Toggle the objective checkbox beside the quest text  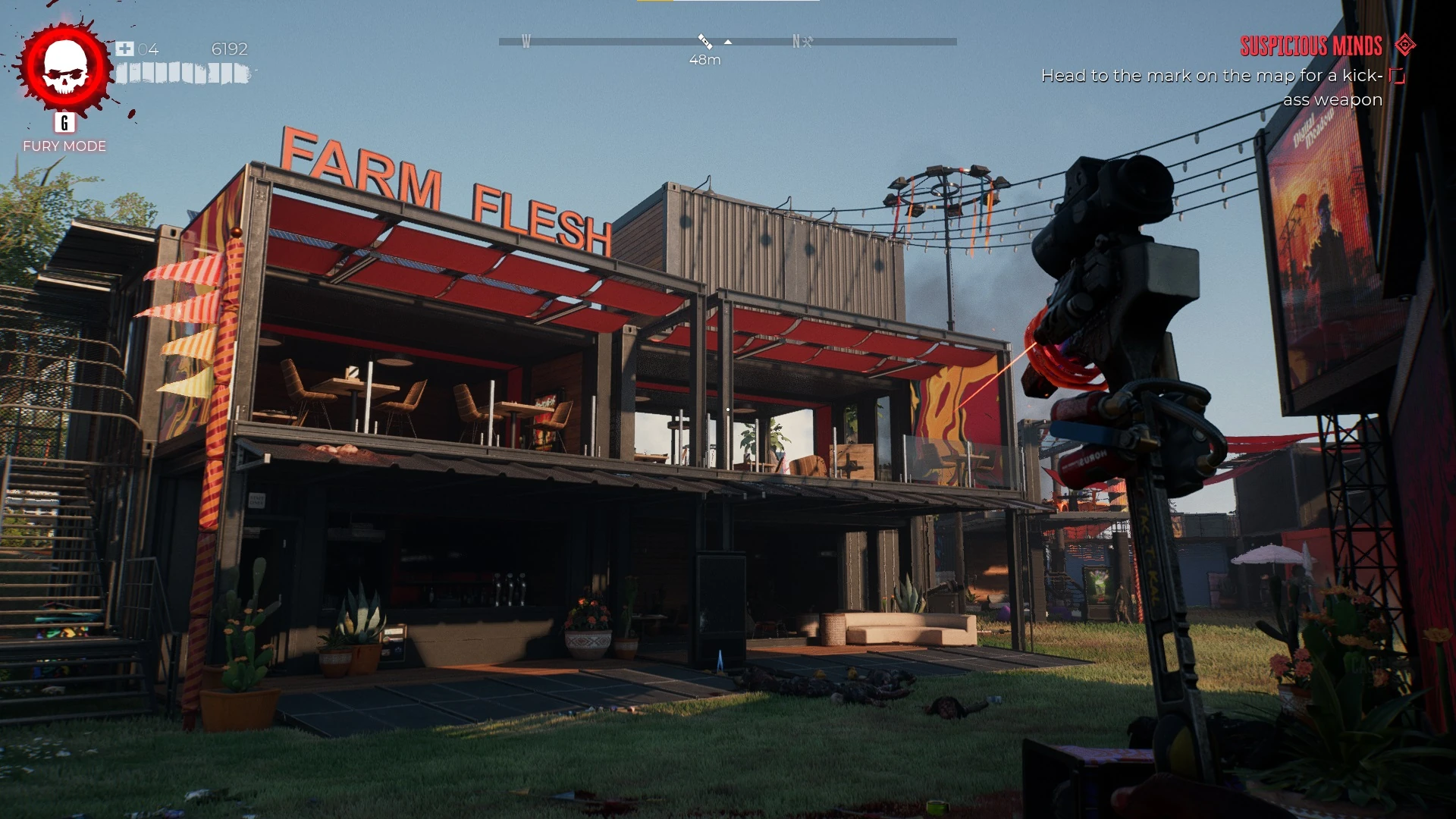click(1397, 76)
